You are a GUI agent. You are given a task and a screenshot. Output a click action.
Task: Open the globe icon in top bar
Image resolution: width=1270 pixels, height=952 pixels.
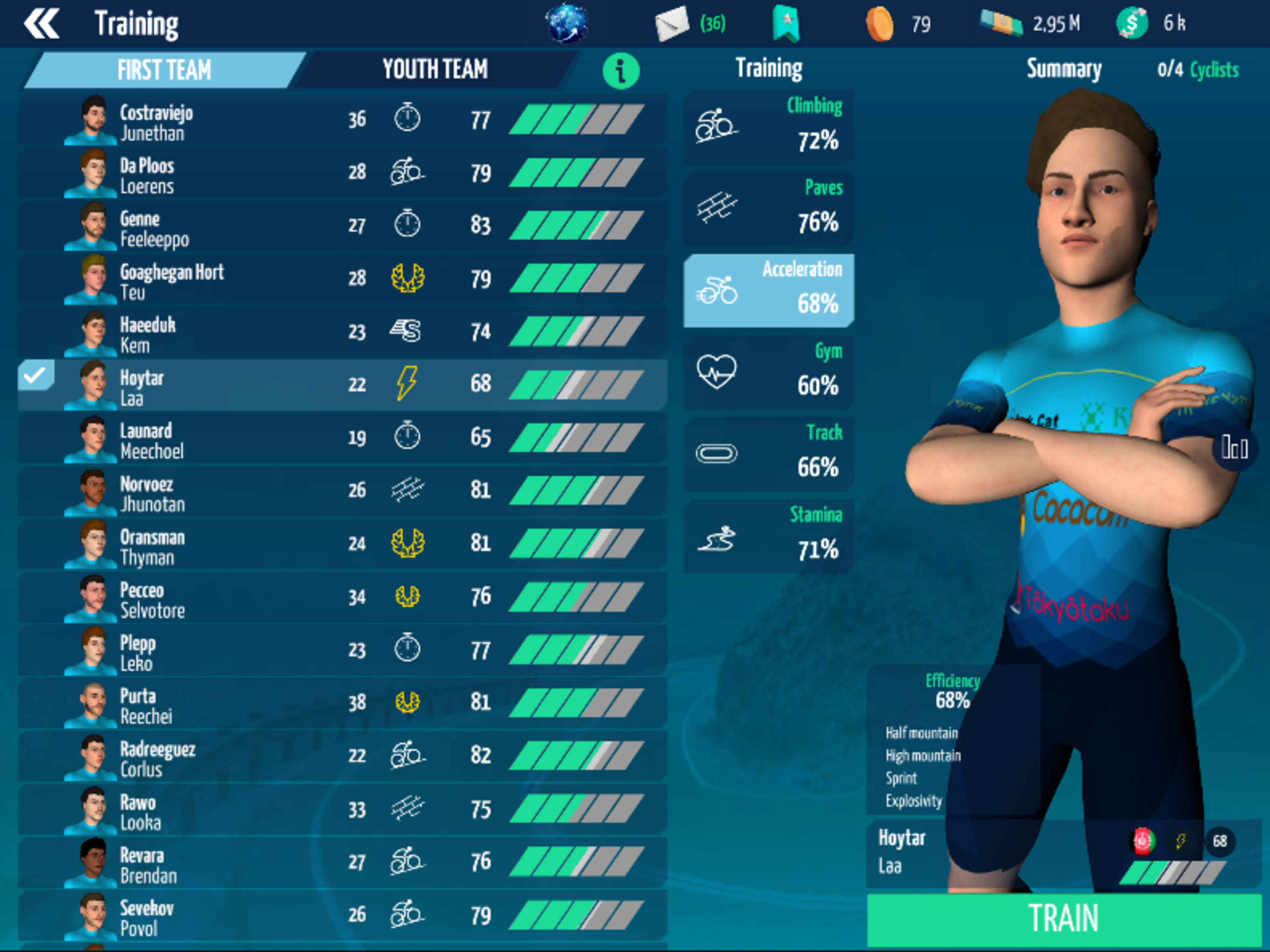[567, 23]
